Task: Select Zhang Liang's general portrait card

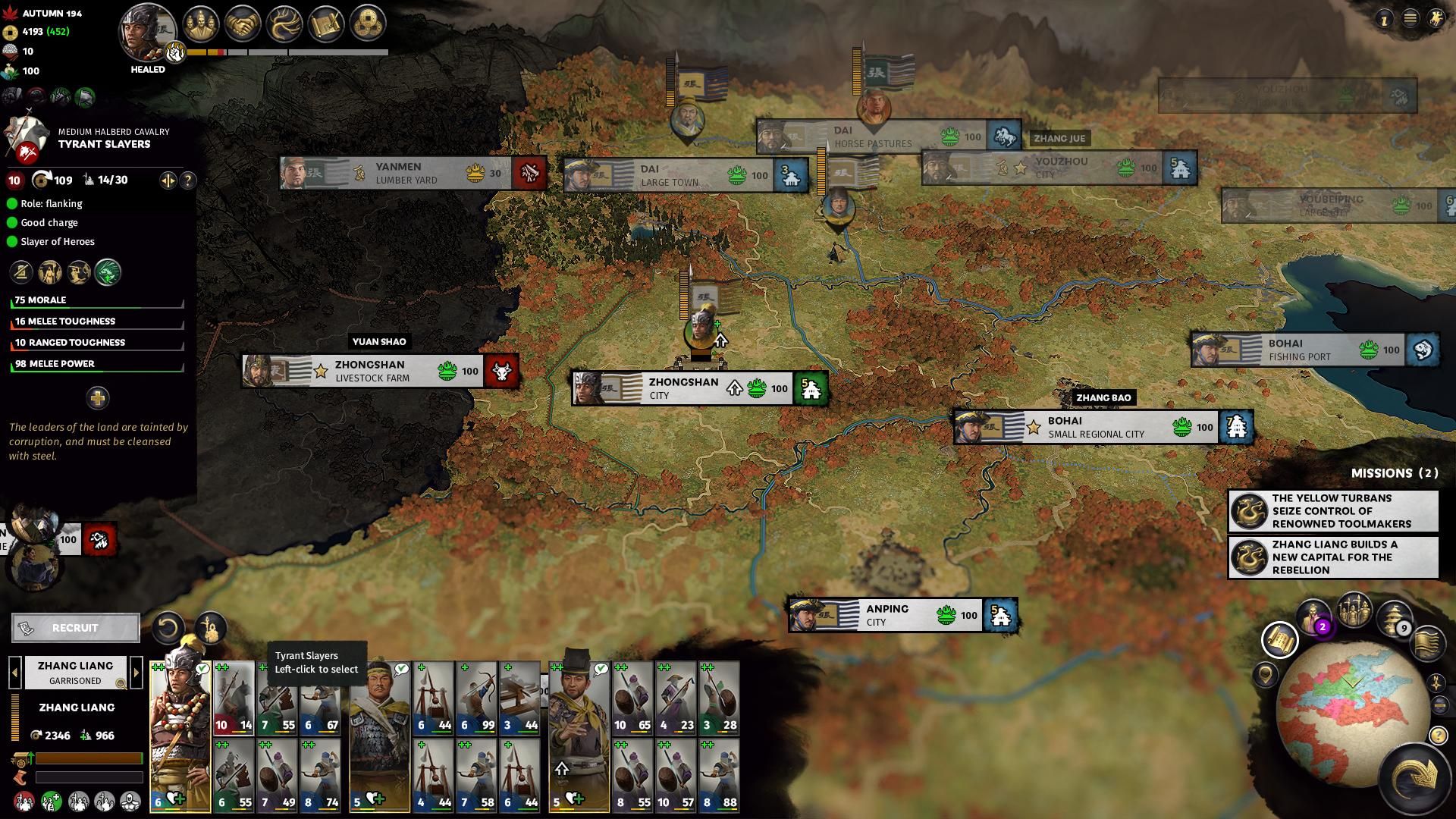Action: point(180,728)
